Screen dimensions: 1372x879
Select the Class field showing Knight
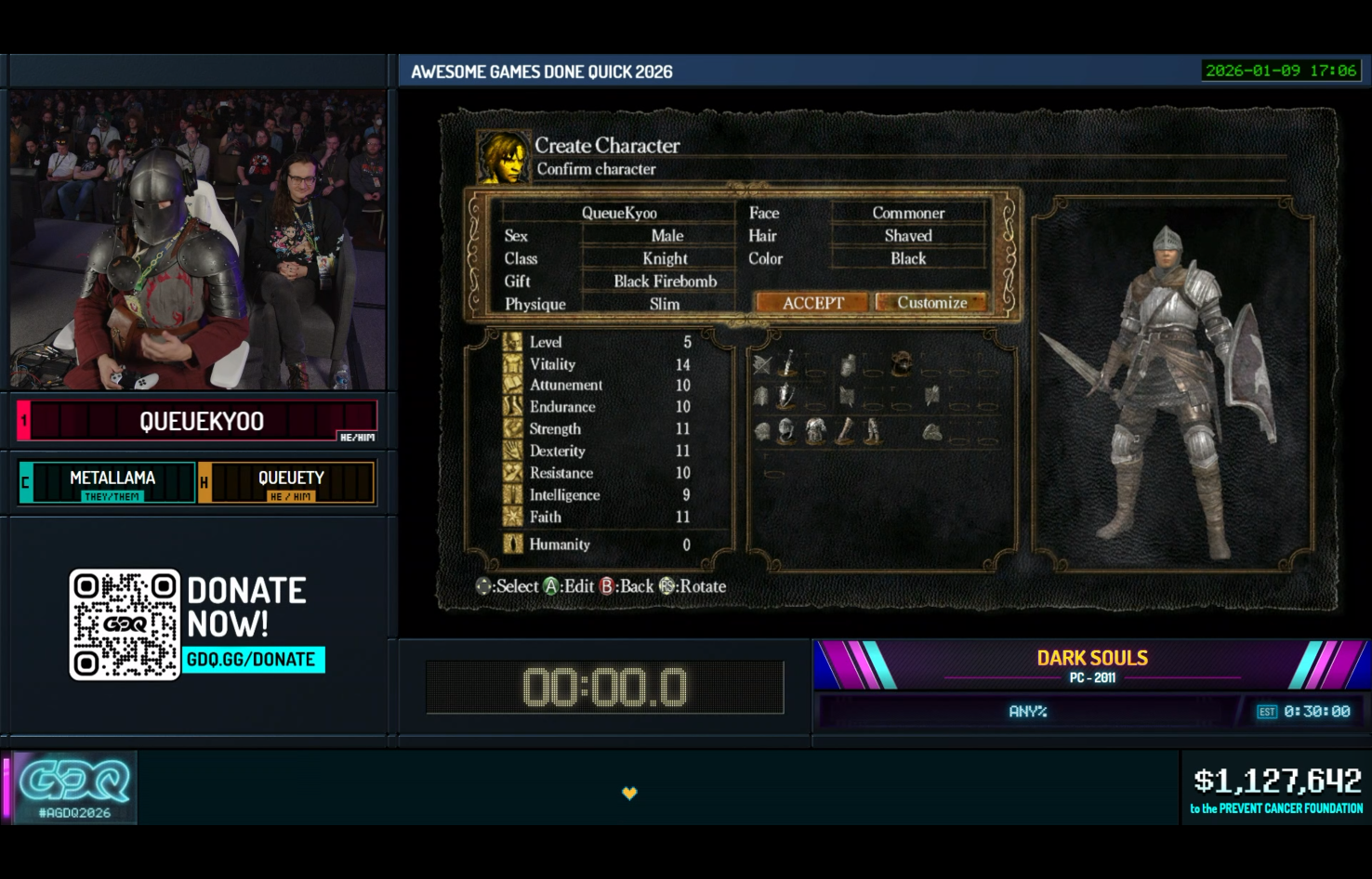pos(665,258)
